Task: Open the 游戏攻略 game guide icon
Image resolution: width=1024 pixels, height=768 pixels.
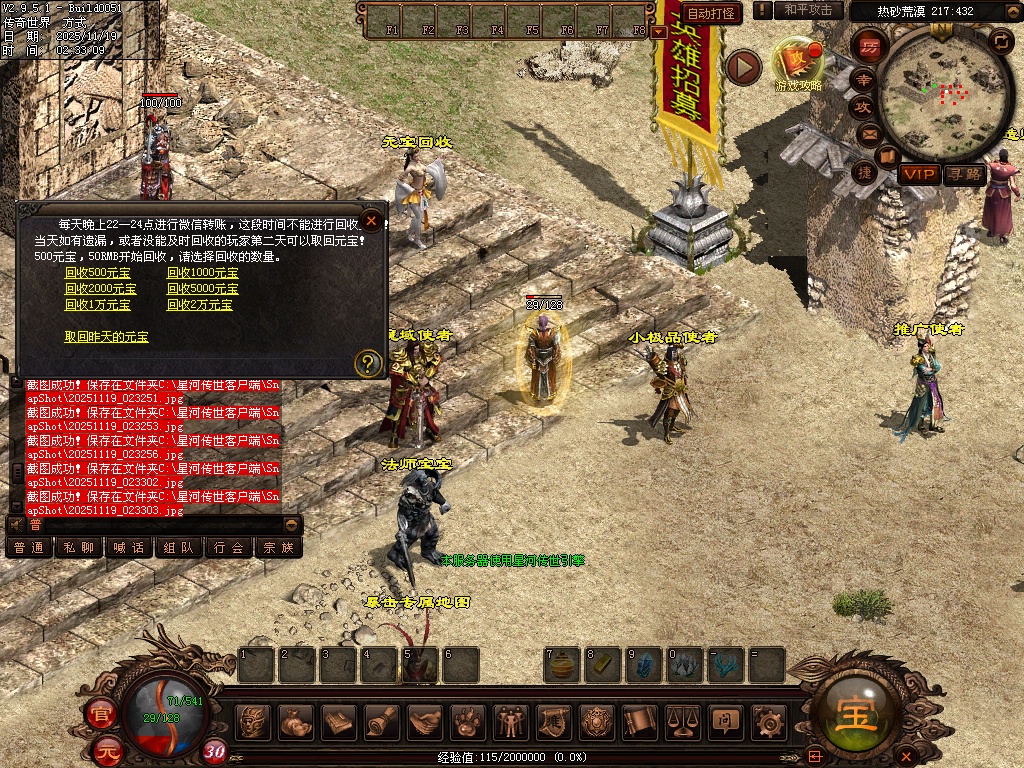Action: coord(797,62)
